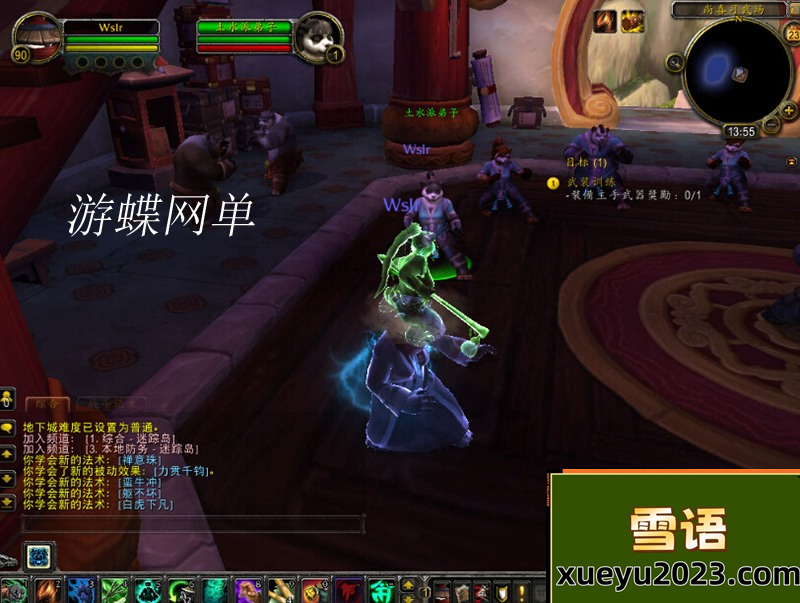This screenshot has height=603, width=800.
Task: Activate the blue stance icon above the action bar
Action: point(38,555)
